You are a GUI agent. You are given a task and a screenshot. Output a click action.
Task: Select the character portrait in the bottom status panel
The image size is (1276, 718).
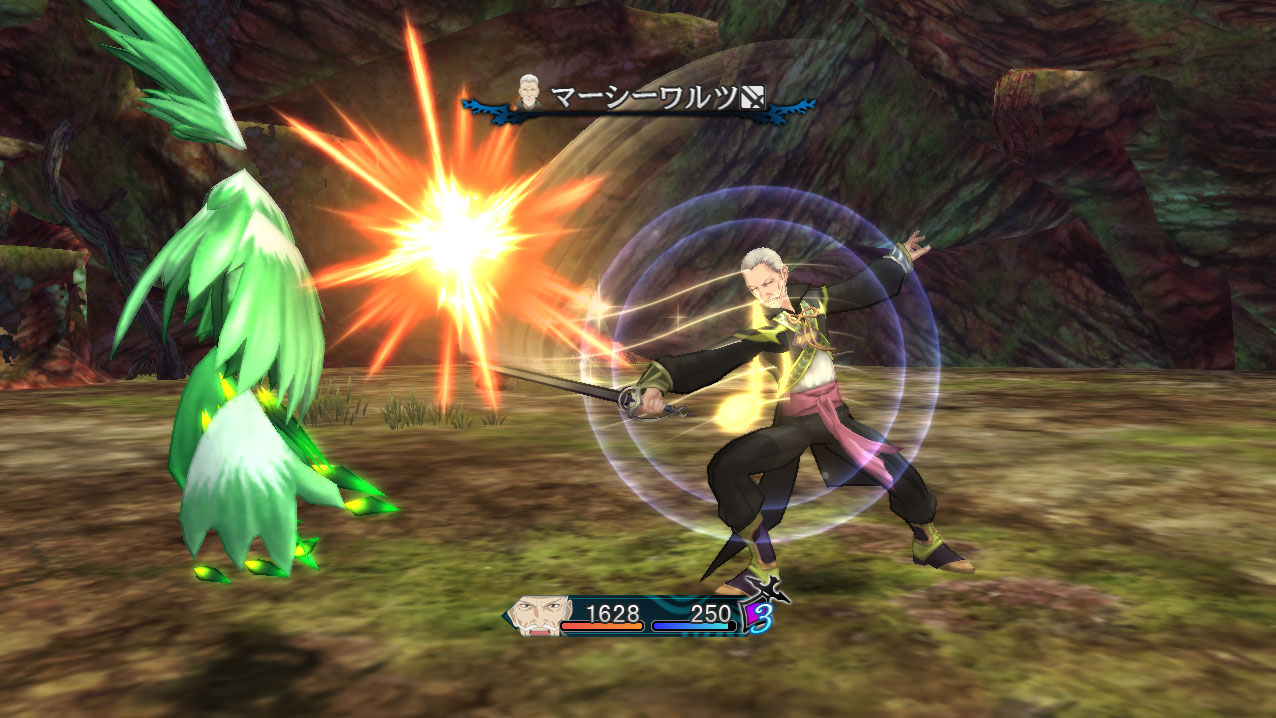(x=538, y=615)
